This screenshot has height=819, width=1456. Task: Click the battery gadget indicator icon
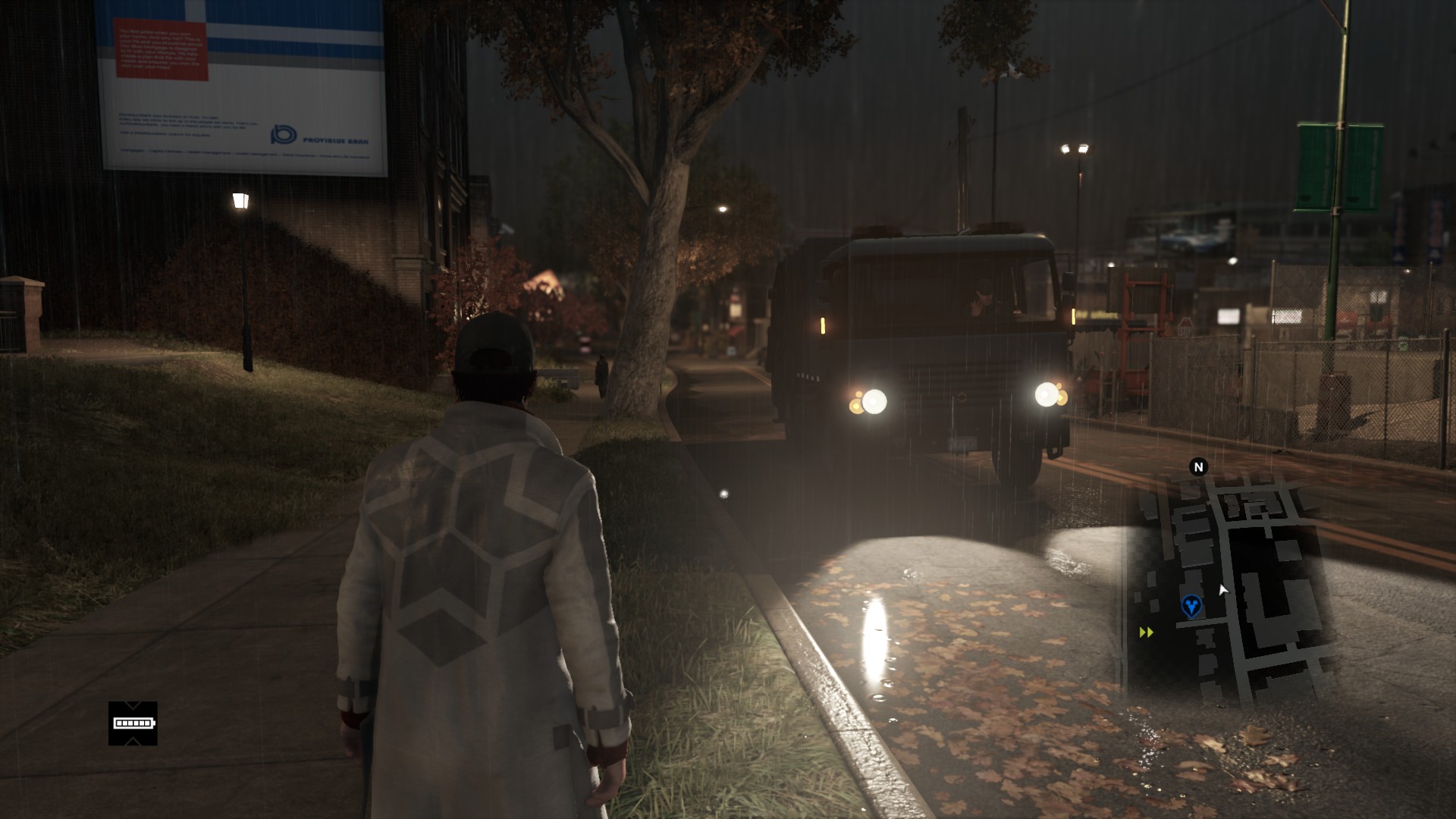pyautogui.click(x=133, y=723)
